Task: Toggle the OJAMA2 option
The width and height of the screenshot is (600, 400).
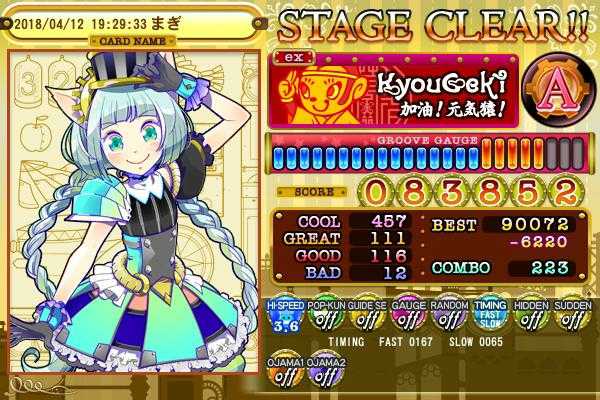Action: (x=324, y=371)
